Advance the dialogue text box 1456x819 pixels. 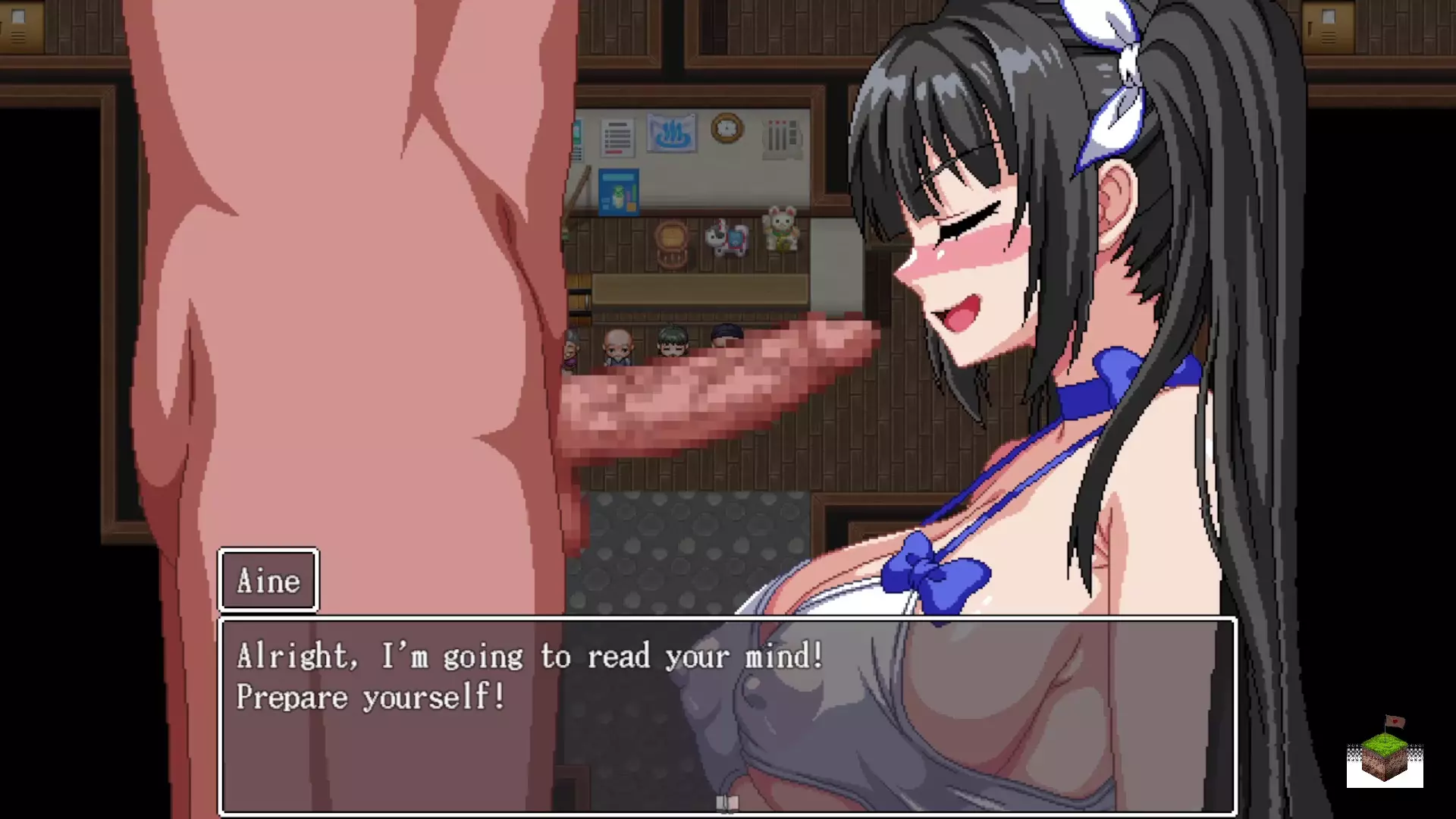click(726, 714)
